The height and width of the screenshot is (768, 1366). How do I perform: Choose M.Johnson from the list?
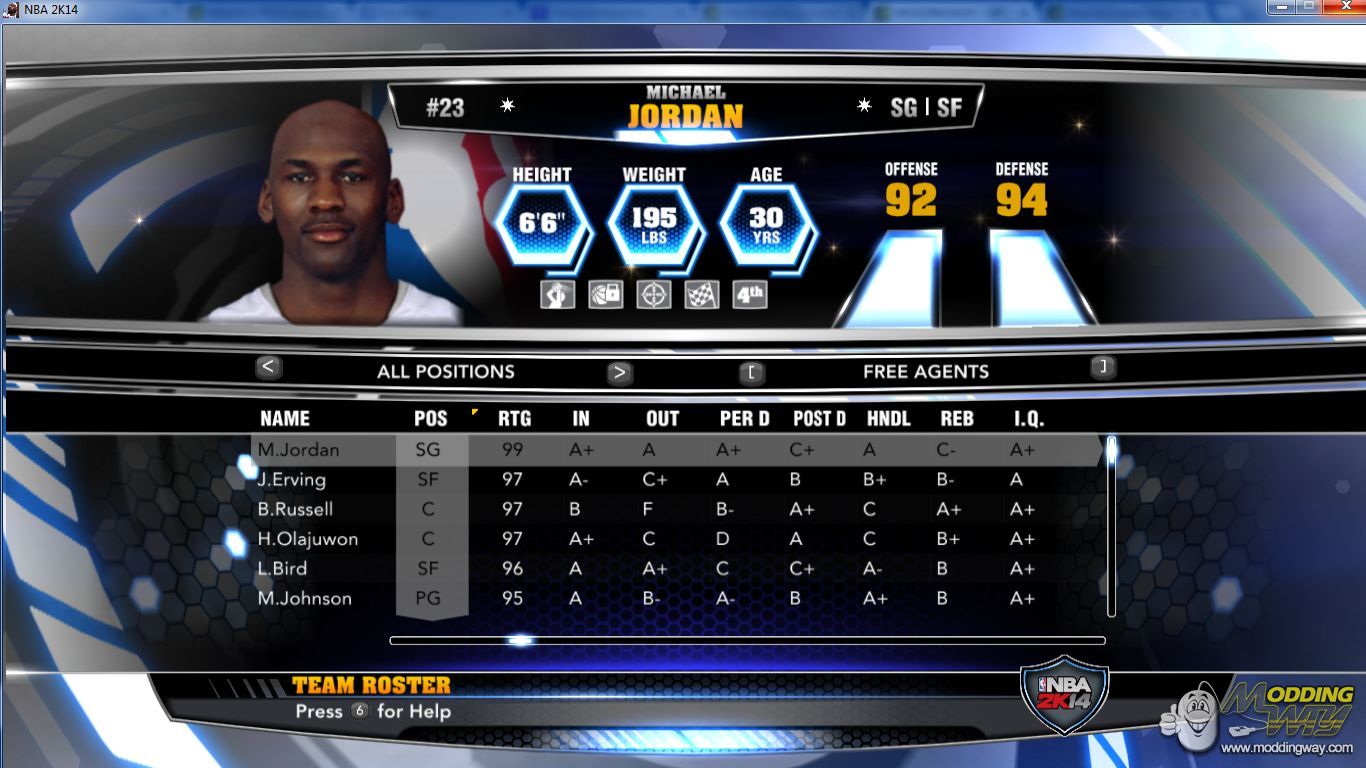pyautogui.click(x=305, y=598)
